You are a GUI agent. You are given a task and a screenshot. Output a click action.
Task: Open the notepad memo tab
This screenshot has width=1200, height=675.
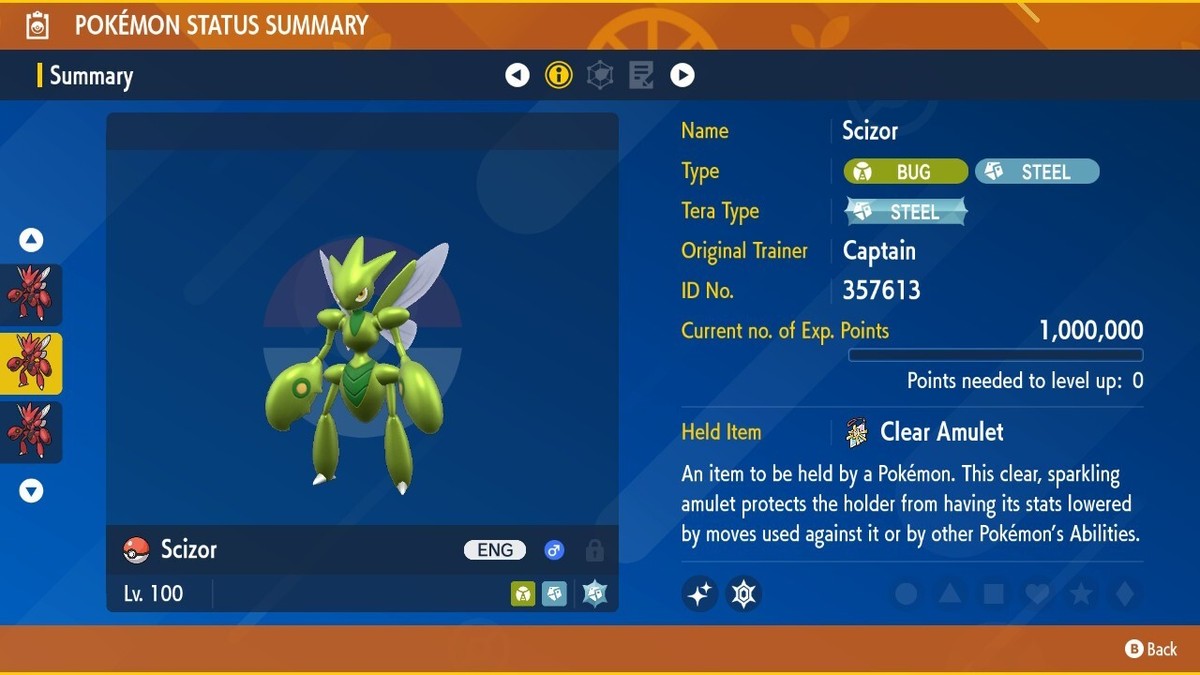click(641, 75)
